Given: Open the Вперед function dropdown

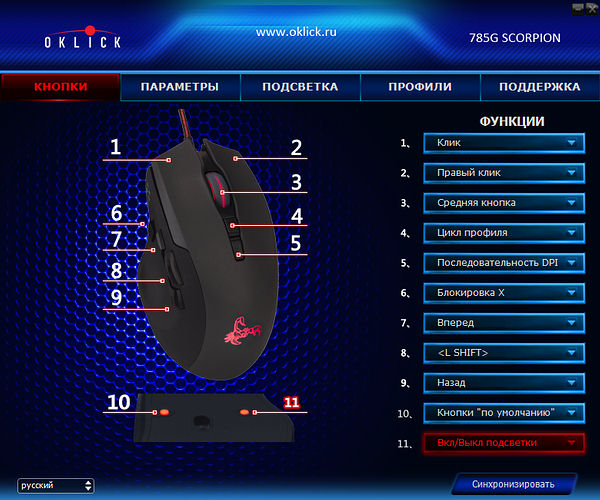Looking at the screenshot, I should (x=503, y=323).
